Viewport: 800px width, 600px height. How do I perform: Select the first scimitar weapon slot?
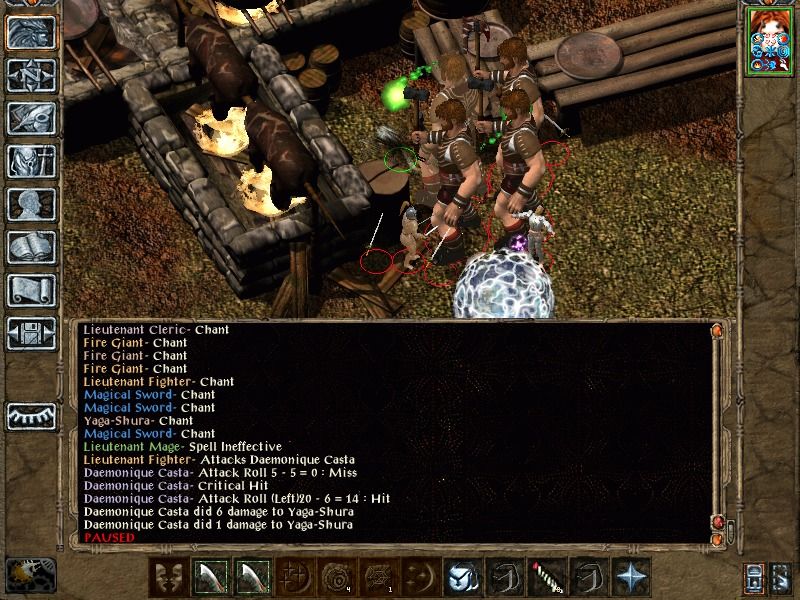pos(209,577)
